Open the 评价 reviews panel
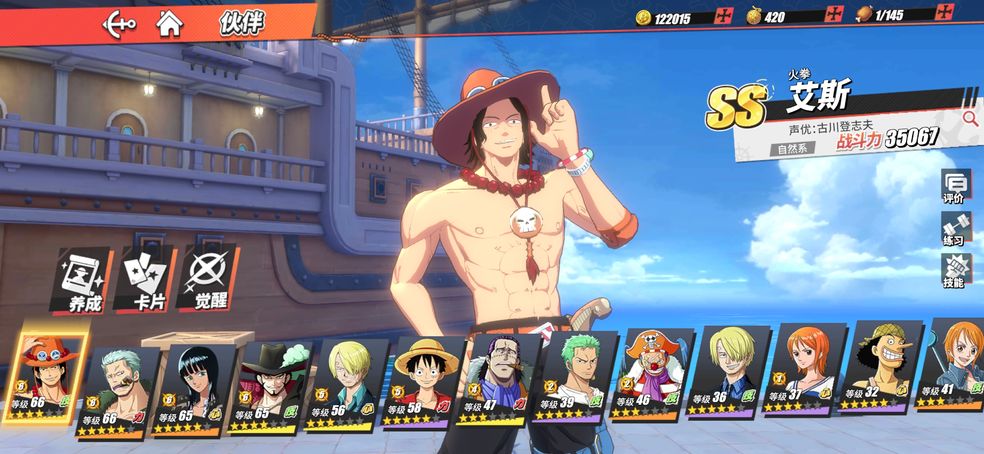The width and height of the screenshot is (984, 454). (x=955, y=187)
